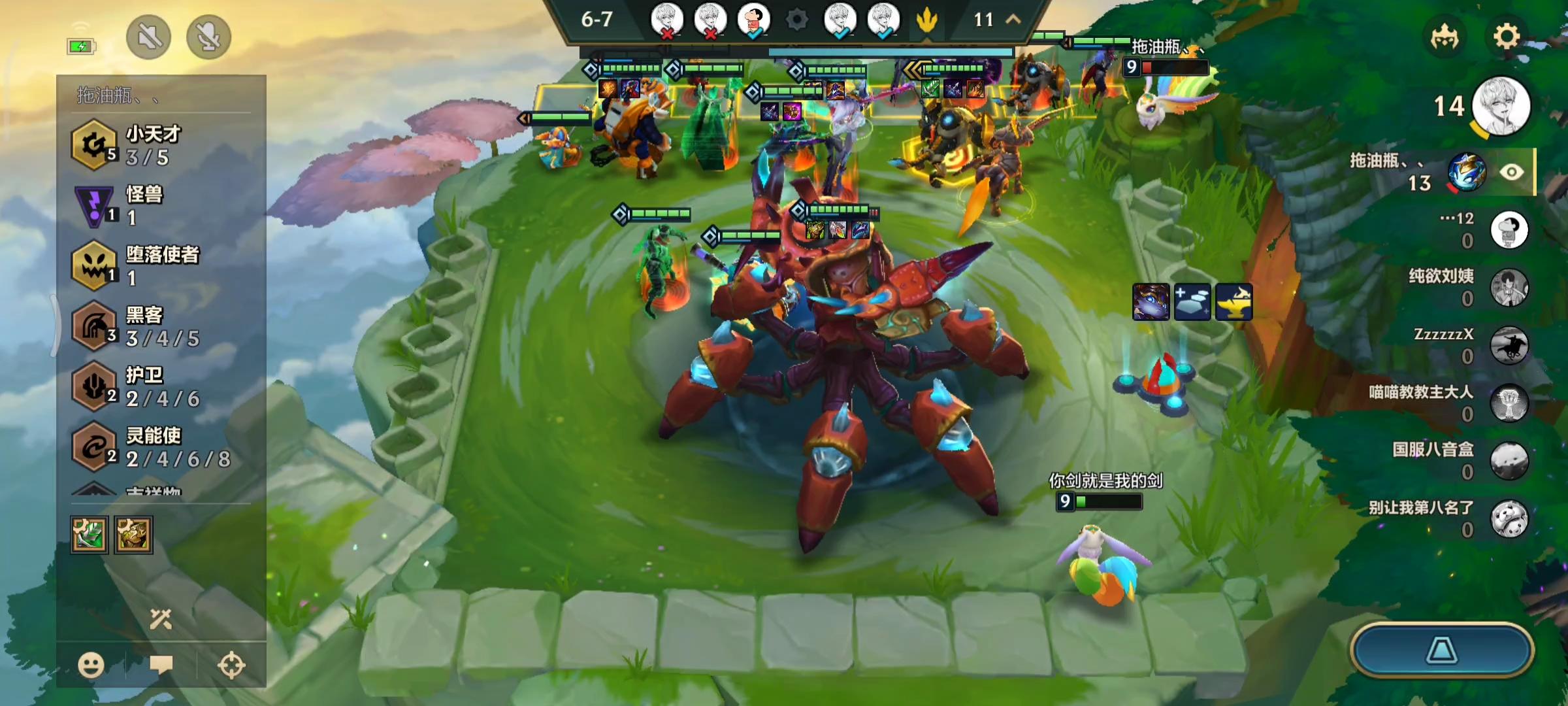Open the crossed swords and tools panel
Image resolution: width=1568 pixels, height=706 pixels.
(161, 618)
